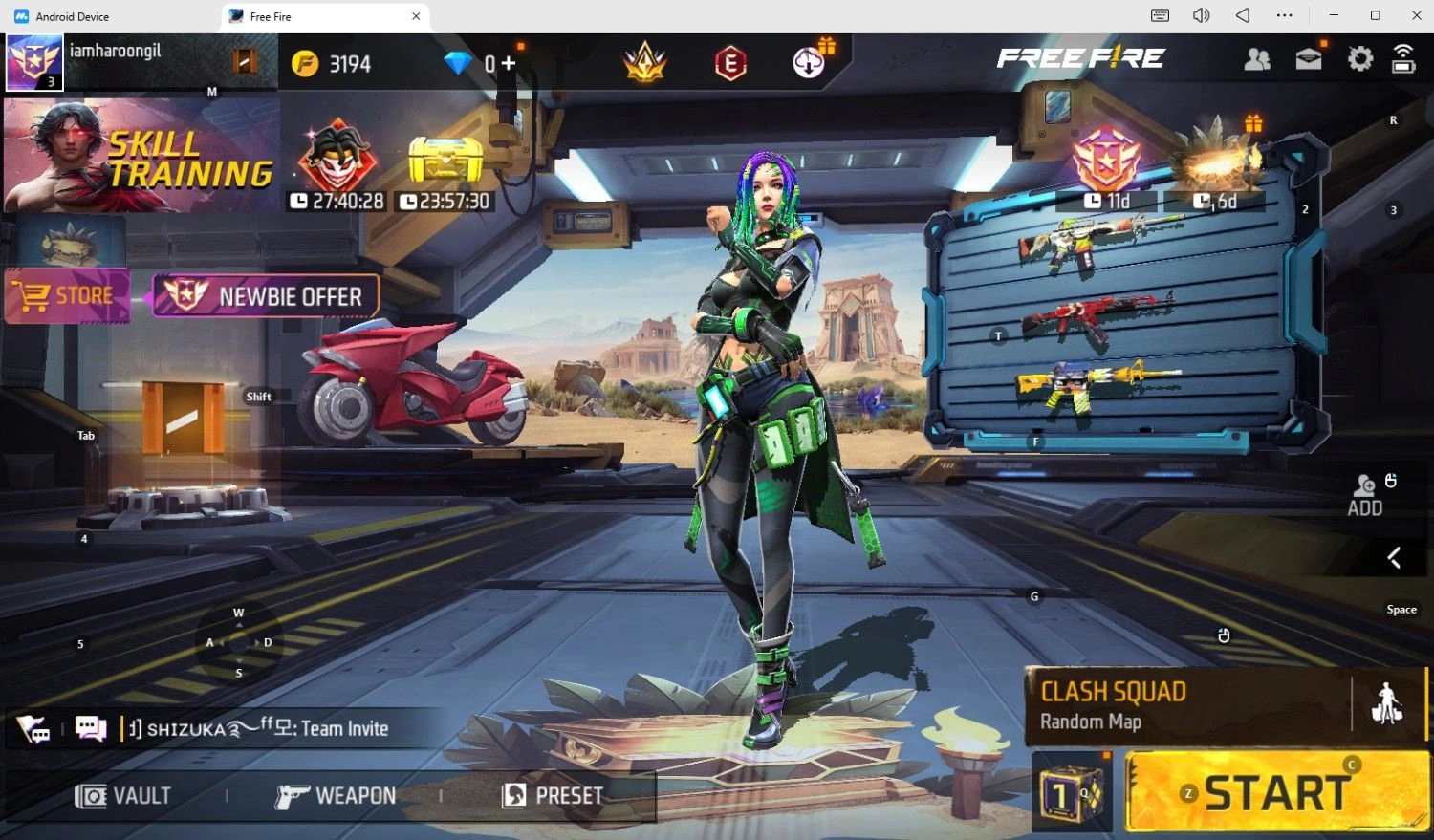1434x840 pixels.
Task: Open the Friends icon in top bar
Action: point(1257,59)
